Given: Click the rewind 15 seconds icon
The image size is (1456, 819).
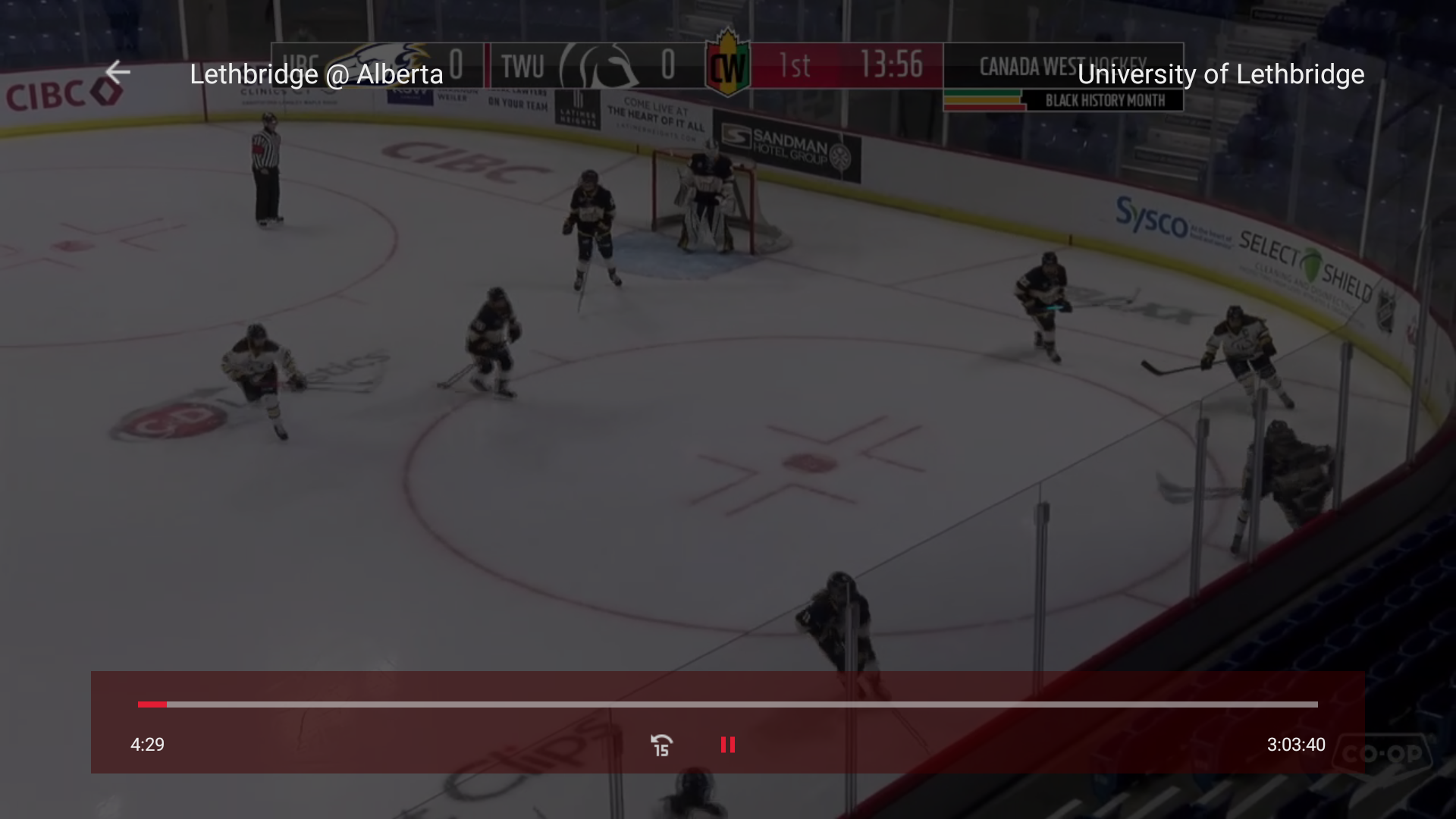Looking at the screenshot, I should pyautogui.click(x=661, y=745).
